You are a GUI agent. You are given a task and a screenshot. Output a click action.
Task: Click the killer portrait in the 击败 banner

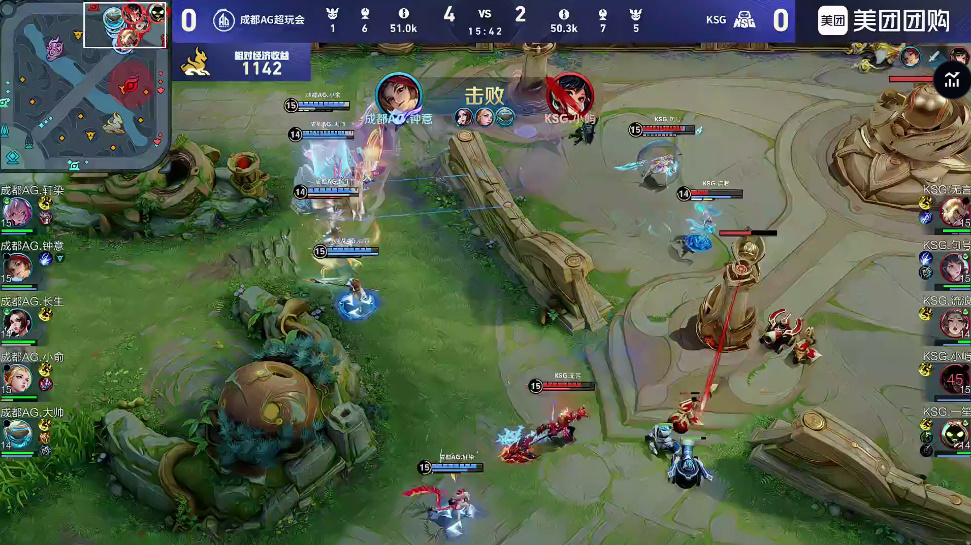[x=399, y=95]
